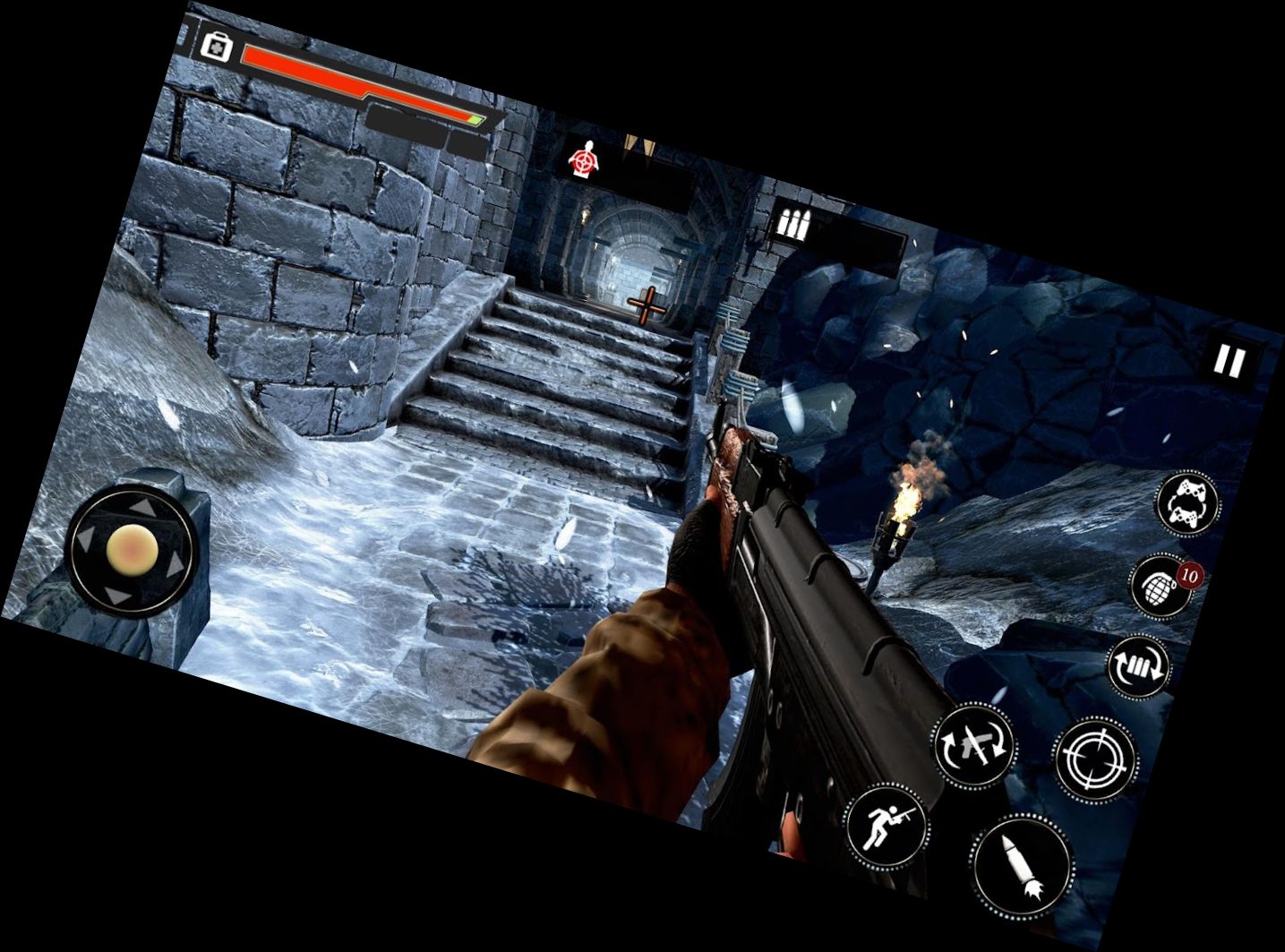Aim down sights with the crosshair button
This screenshot has height=952, width=1285.
pos(1094,759)
